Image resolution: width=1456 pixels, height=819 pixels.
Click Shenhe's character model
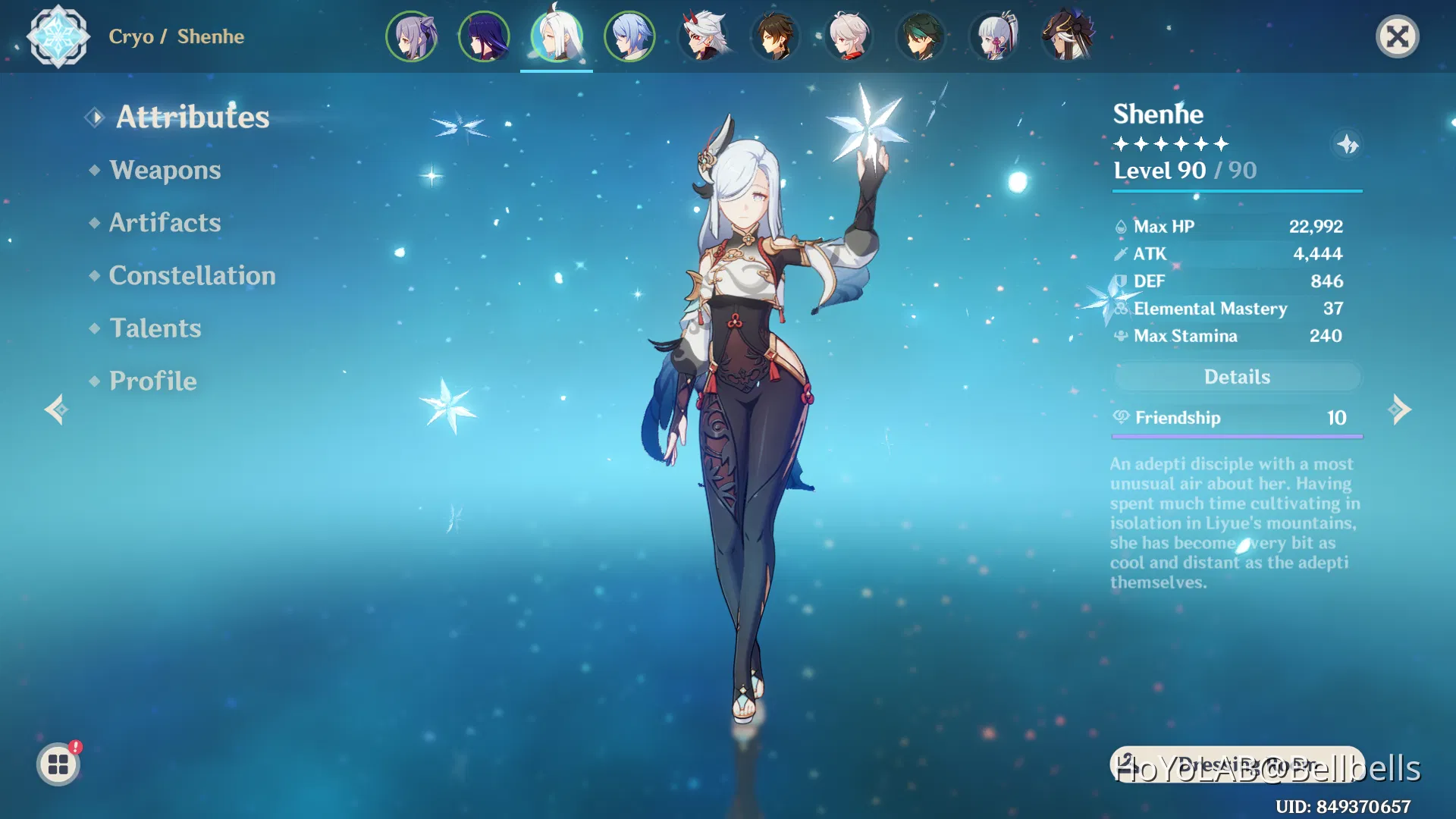point(747,379)
